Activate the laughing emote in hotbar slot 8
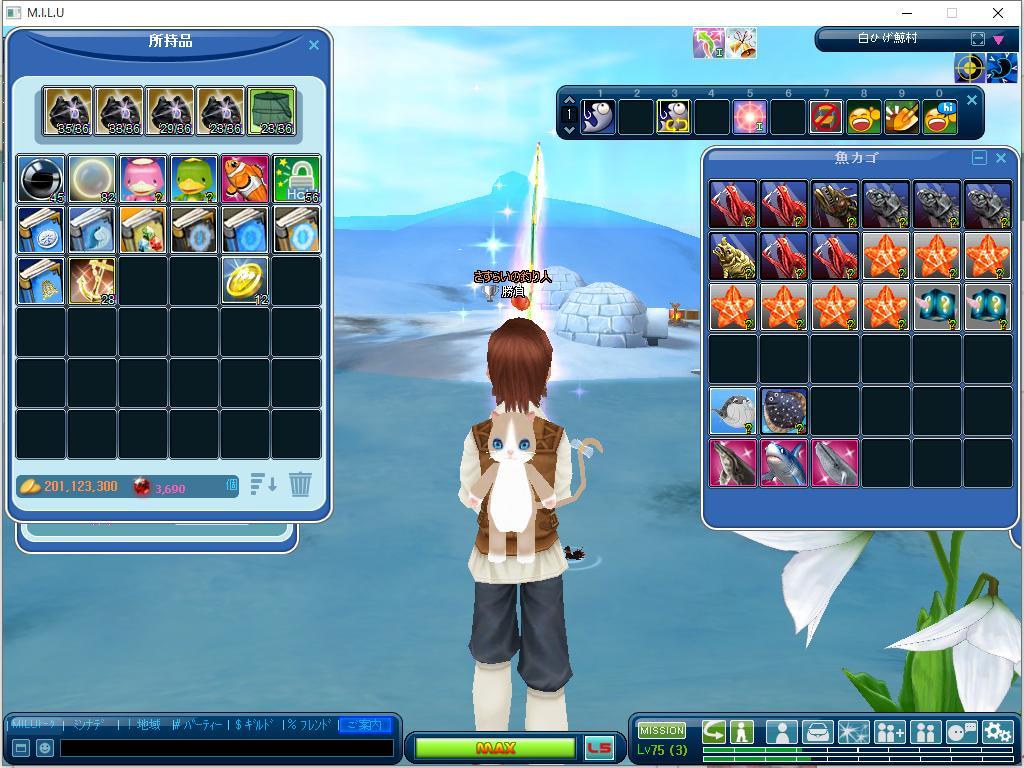The image size is (1024, 768). tap(863, 117)
